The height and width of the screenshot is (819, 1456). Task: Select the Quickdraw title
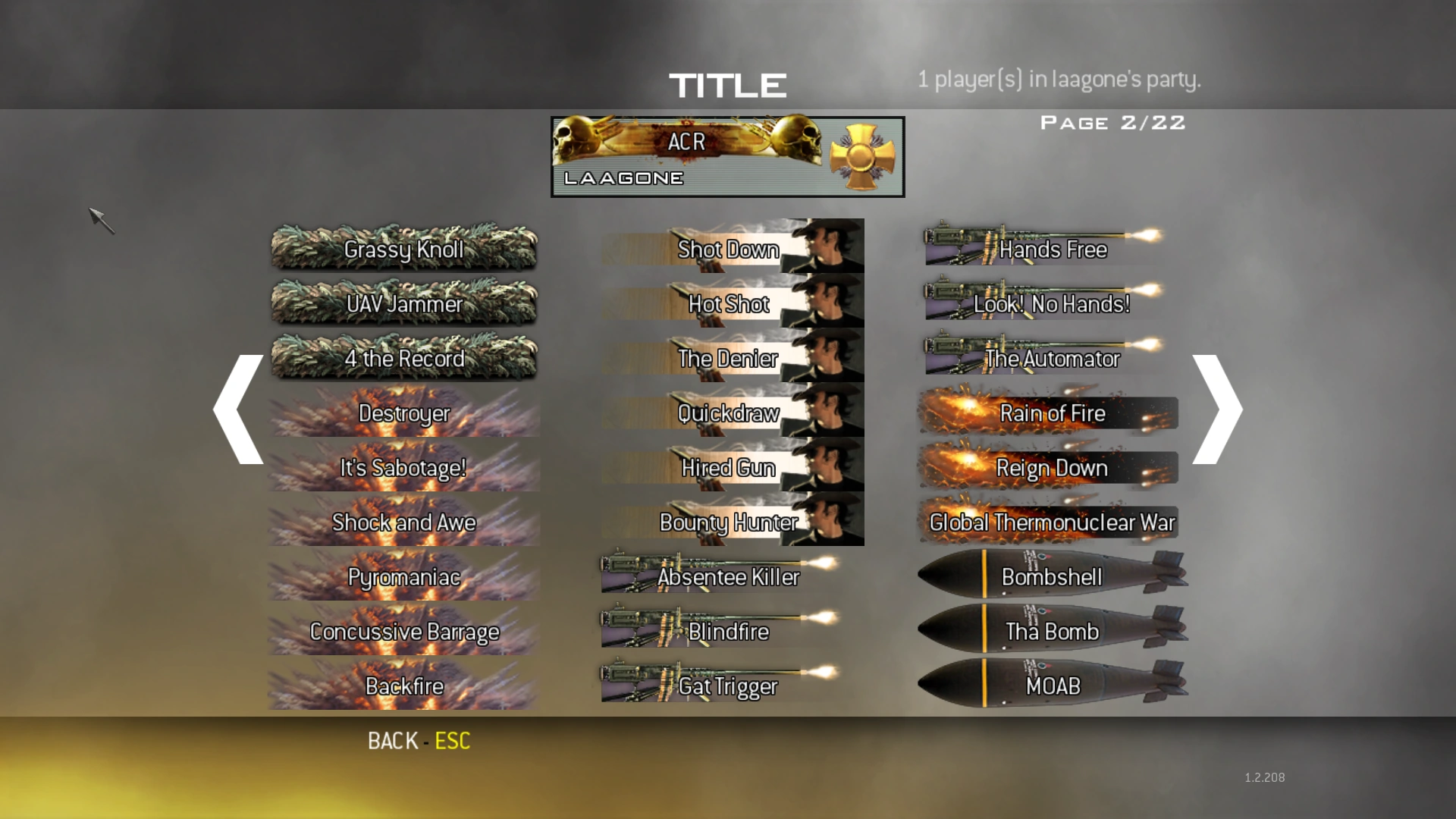point(728,413)
